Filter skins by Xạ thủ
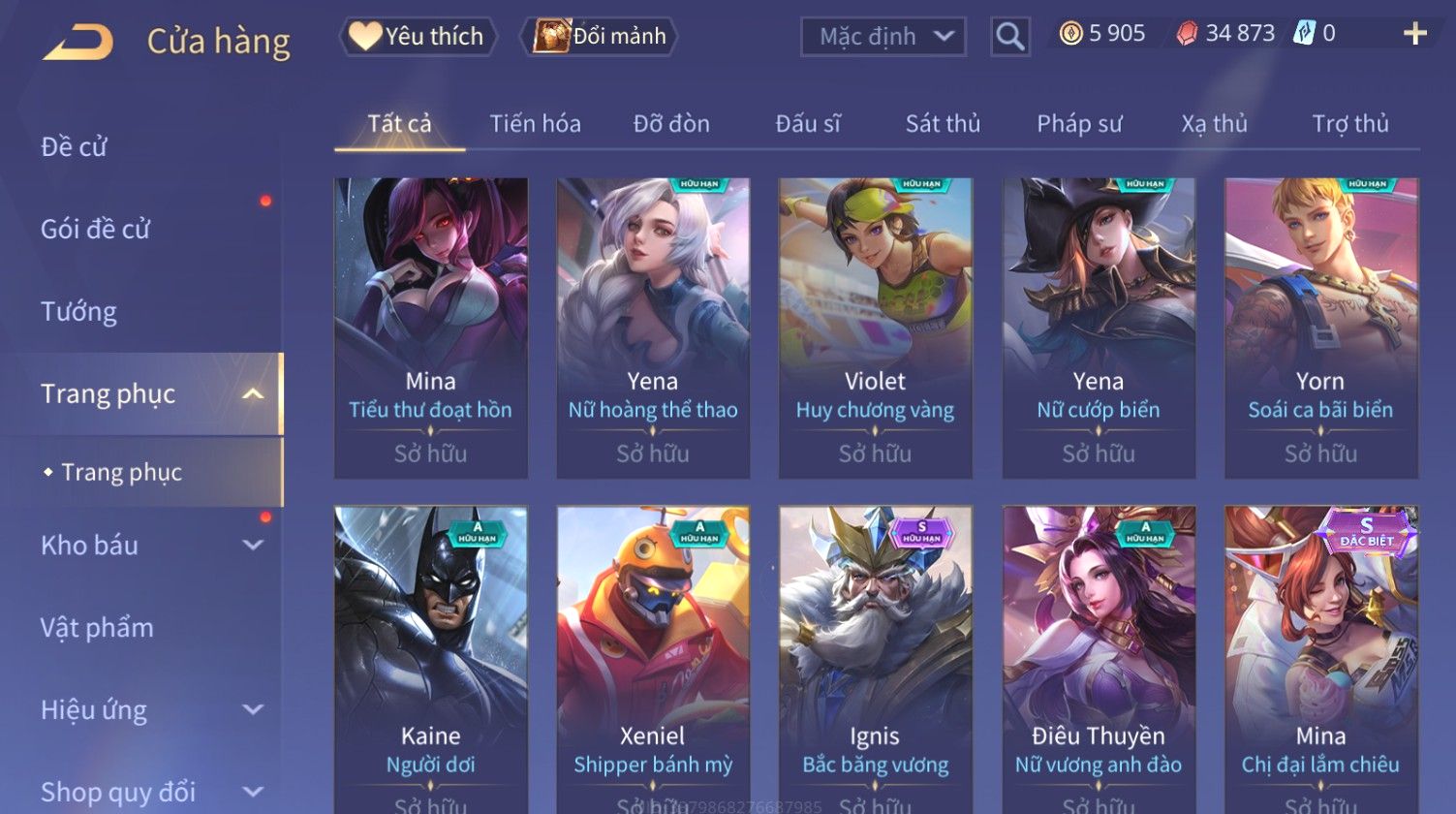 [1214, 124]
